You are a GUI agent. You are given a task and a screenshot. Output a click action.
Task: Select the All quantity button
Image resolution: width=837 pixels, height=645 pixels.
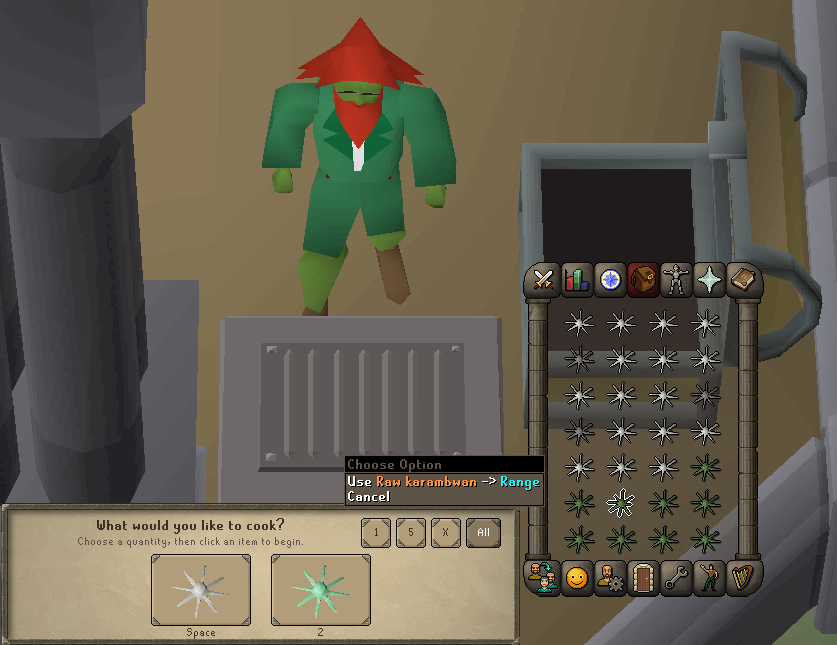[x=483, y=533]
